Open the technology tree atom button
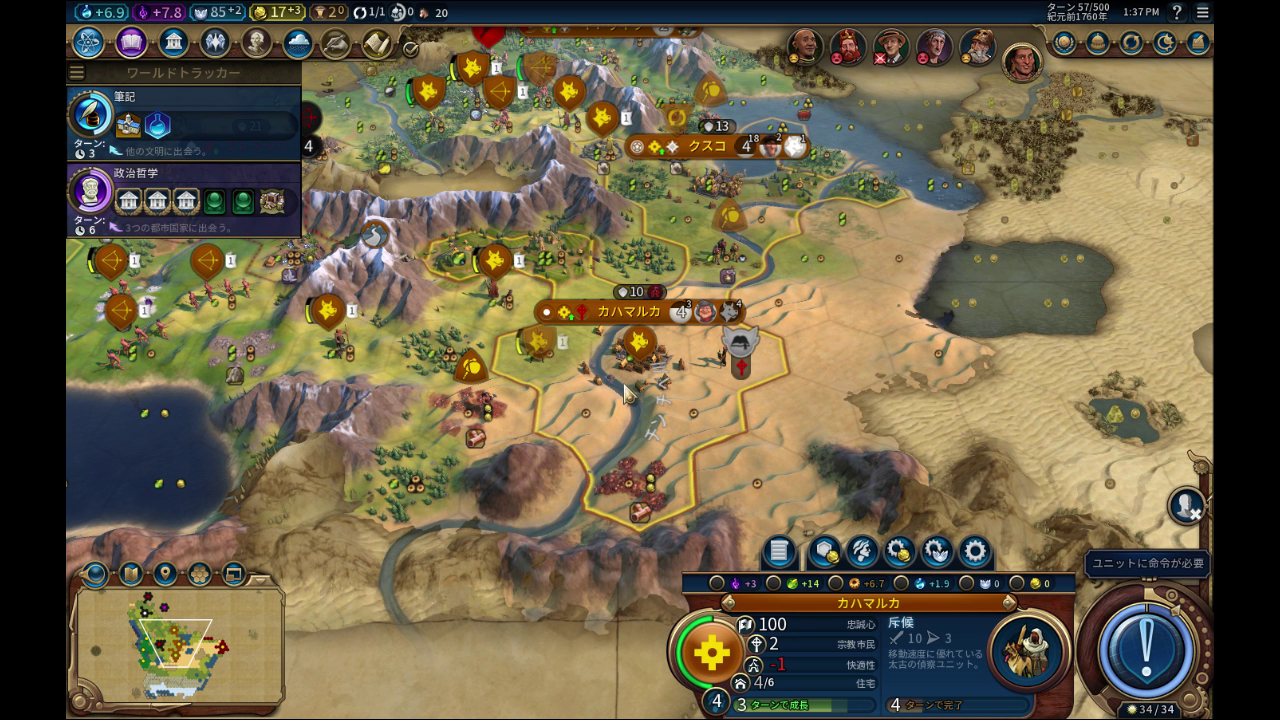This screenshot has width=1280, height=720. [88, 43]
